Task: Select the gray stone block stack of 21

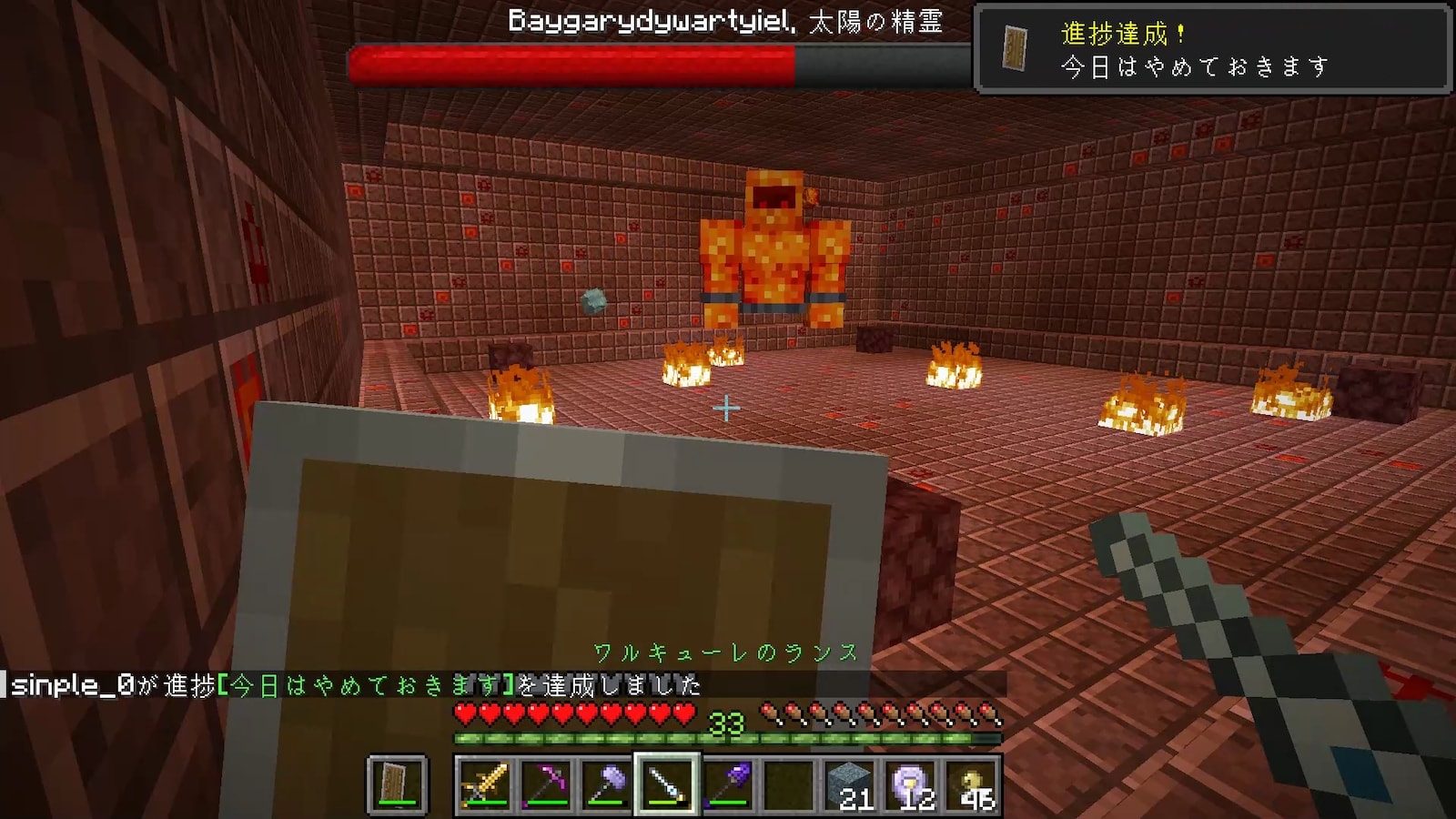Action: (x=851, y=784)
